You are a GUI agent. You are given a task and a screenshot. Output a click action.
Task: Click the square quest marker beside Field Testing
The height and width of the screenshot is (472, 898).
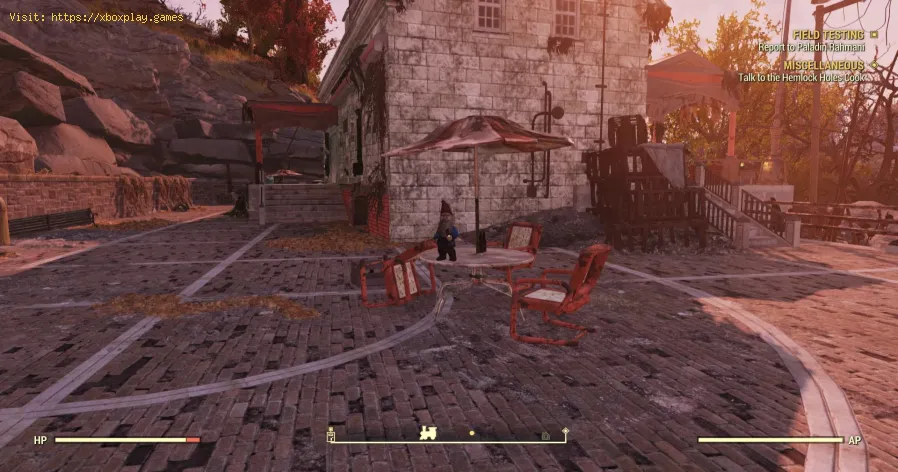[873, 34]
